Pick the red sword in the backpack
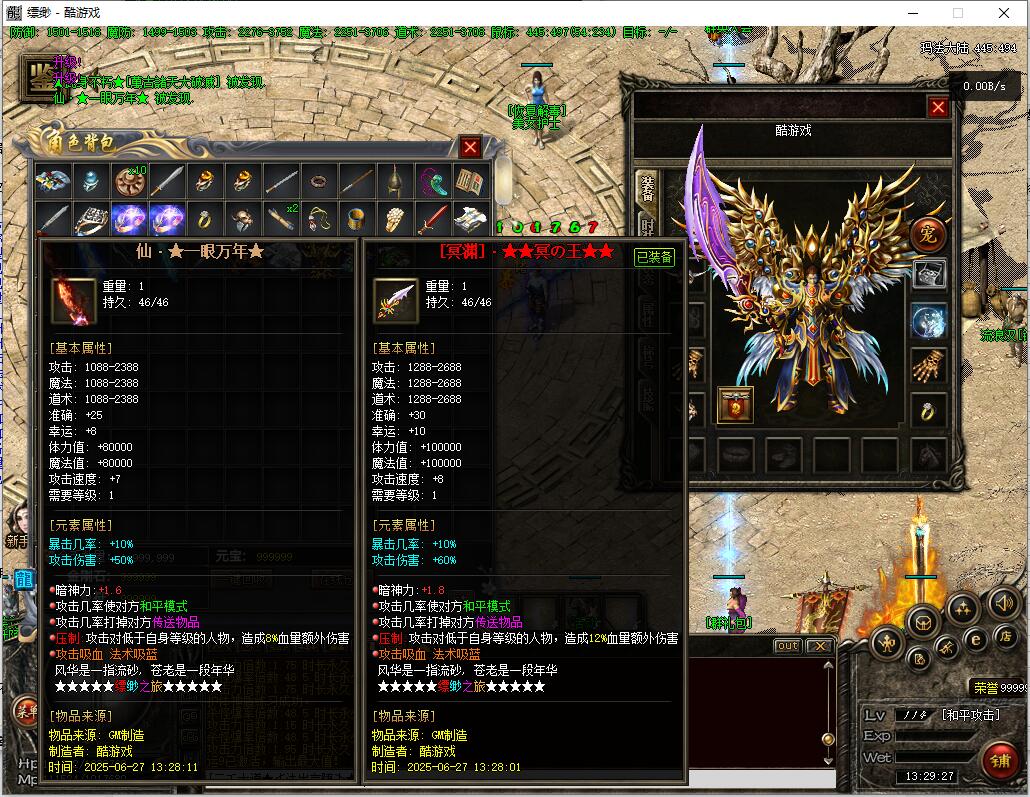1030x797 pixels. [x=432, y=219]
